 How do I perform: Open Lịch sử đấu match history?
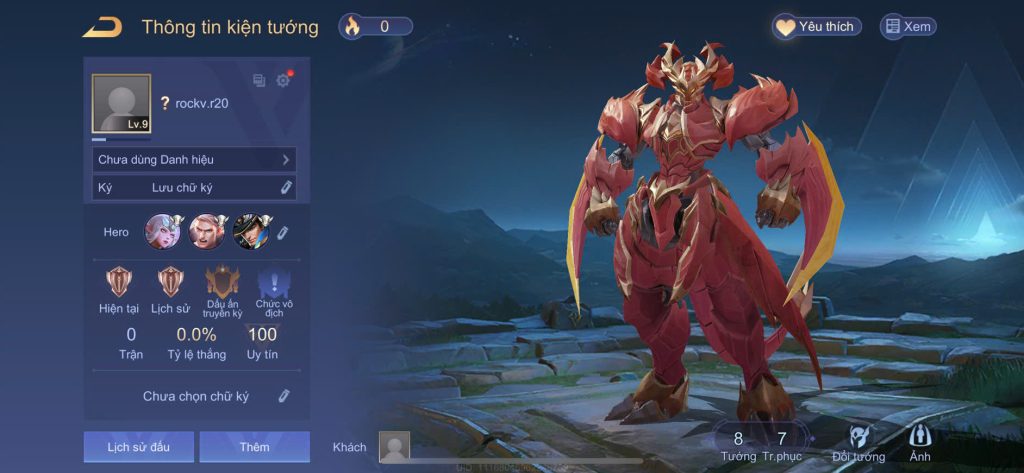[x=139, y=447]
